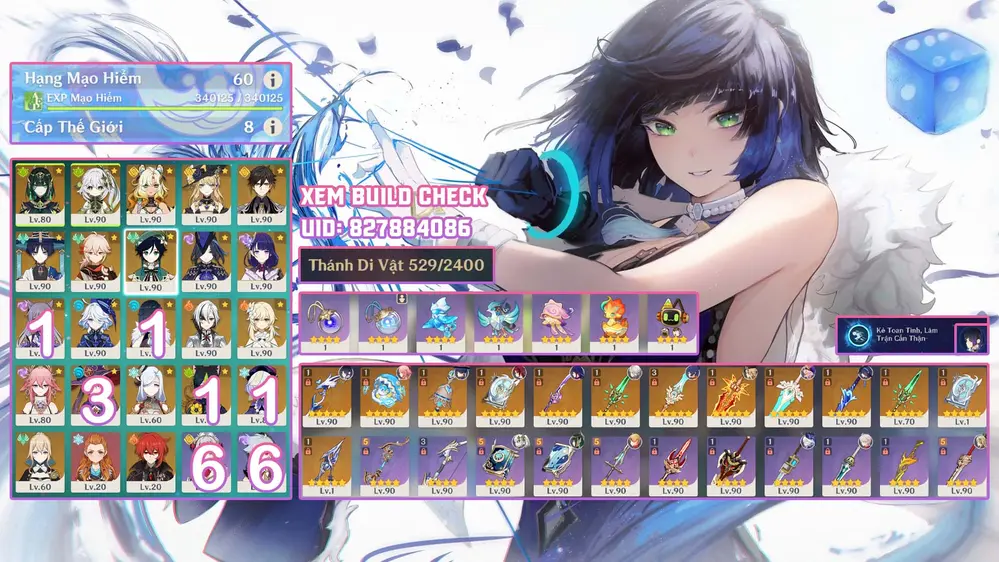999x562 pixels.
Task: Select the red-haired Diluc card at Lv.20
Action: point(151,460)
